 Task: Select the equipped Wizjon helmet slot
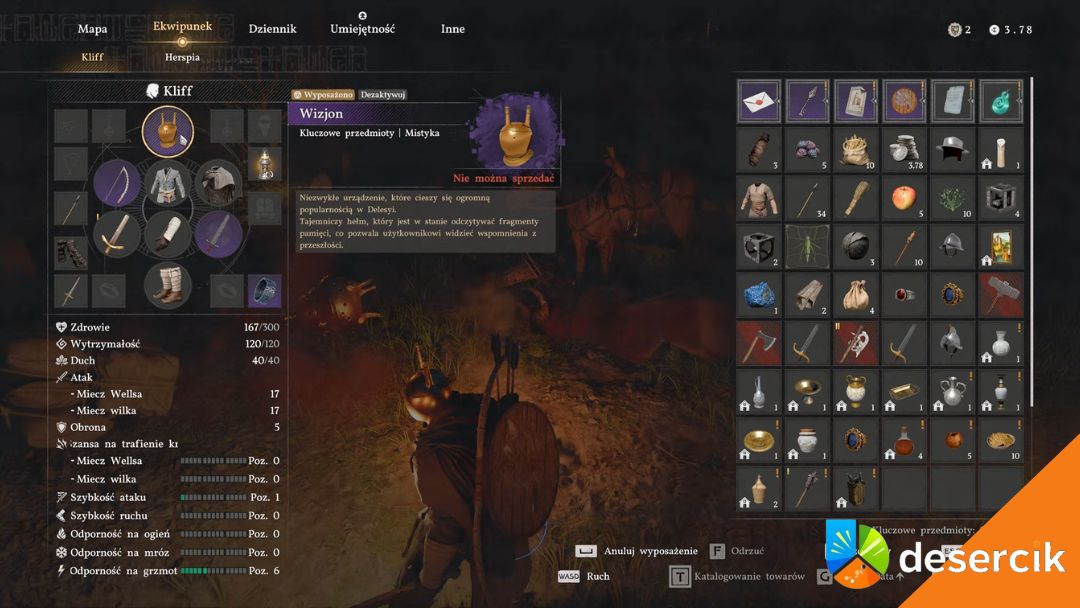167,132
